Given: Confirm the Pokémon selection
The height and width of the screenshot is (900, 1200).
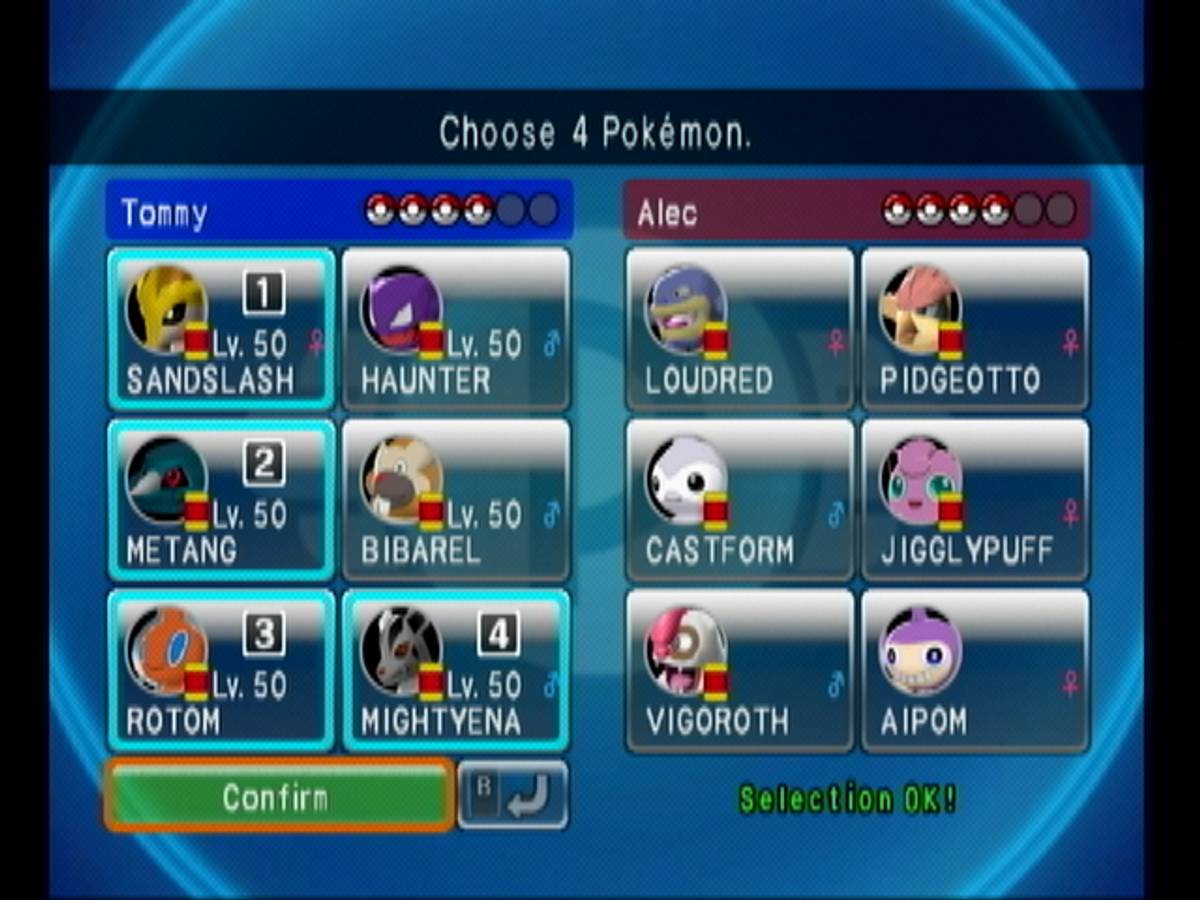Looking at the screenshot, I should (277, 796).
